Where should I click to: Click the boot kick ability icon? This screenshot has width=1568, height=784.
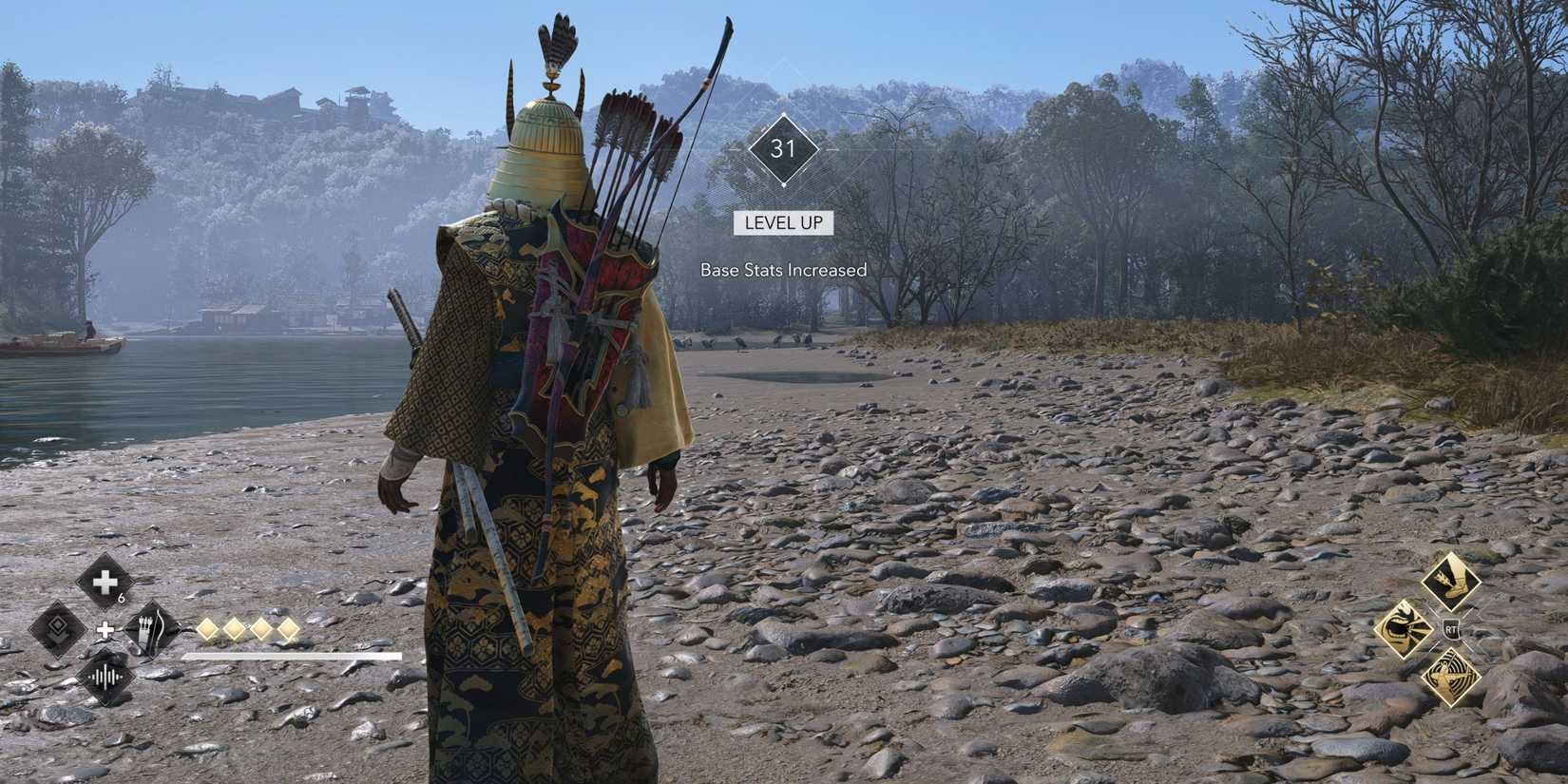click(1453, 581)
